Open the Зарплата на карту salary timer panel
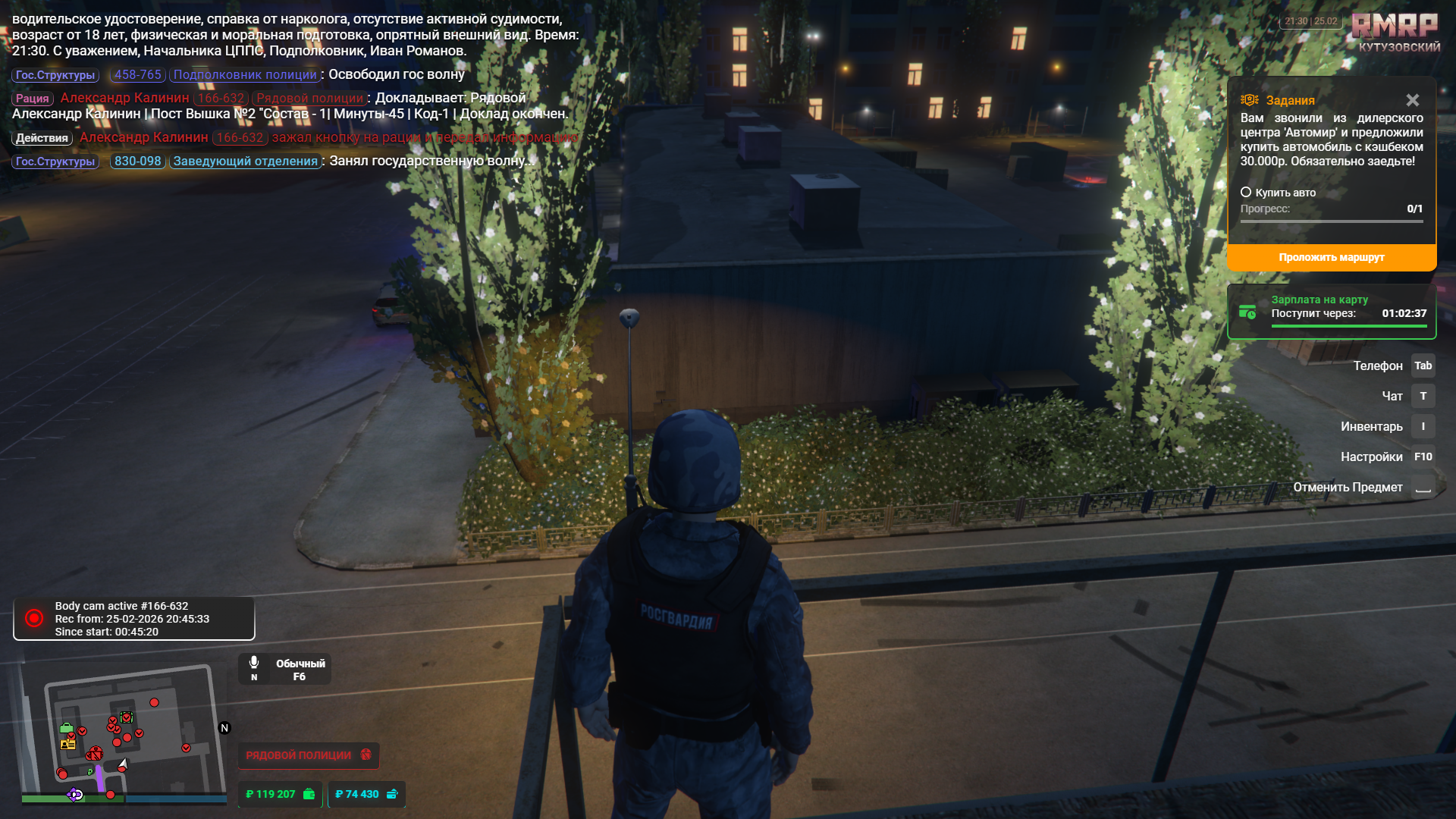This screenshot has width=1456, height=819. (1331, 312)
